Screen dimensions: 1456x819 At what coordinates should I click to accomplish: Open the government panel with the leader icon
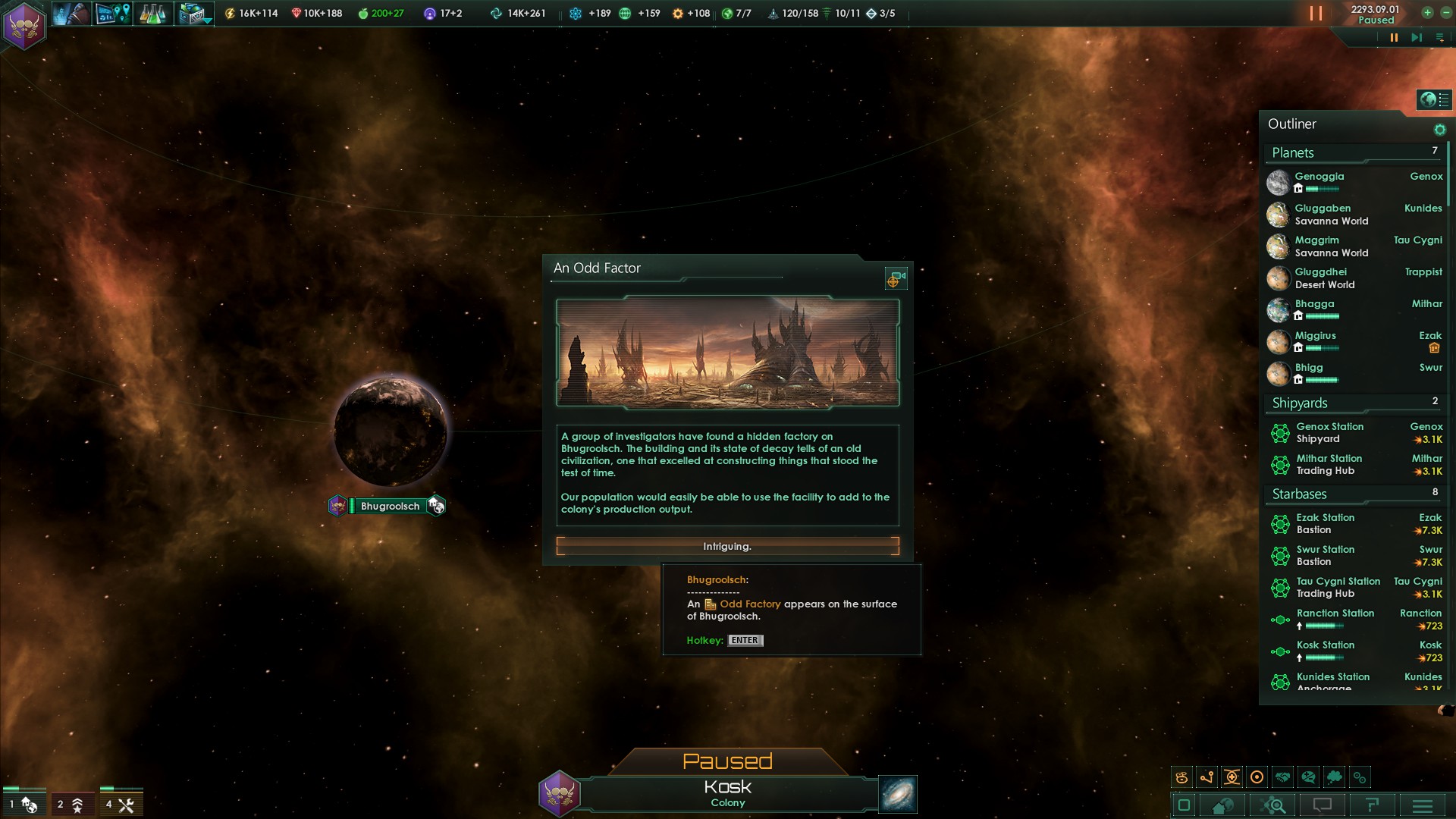click(72, 13)
